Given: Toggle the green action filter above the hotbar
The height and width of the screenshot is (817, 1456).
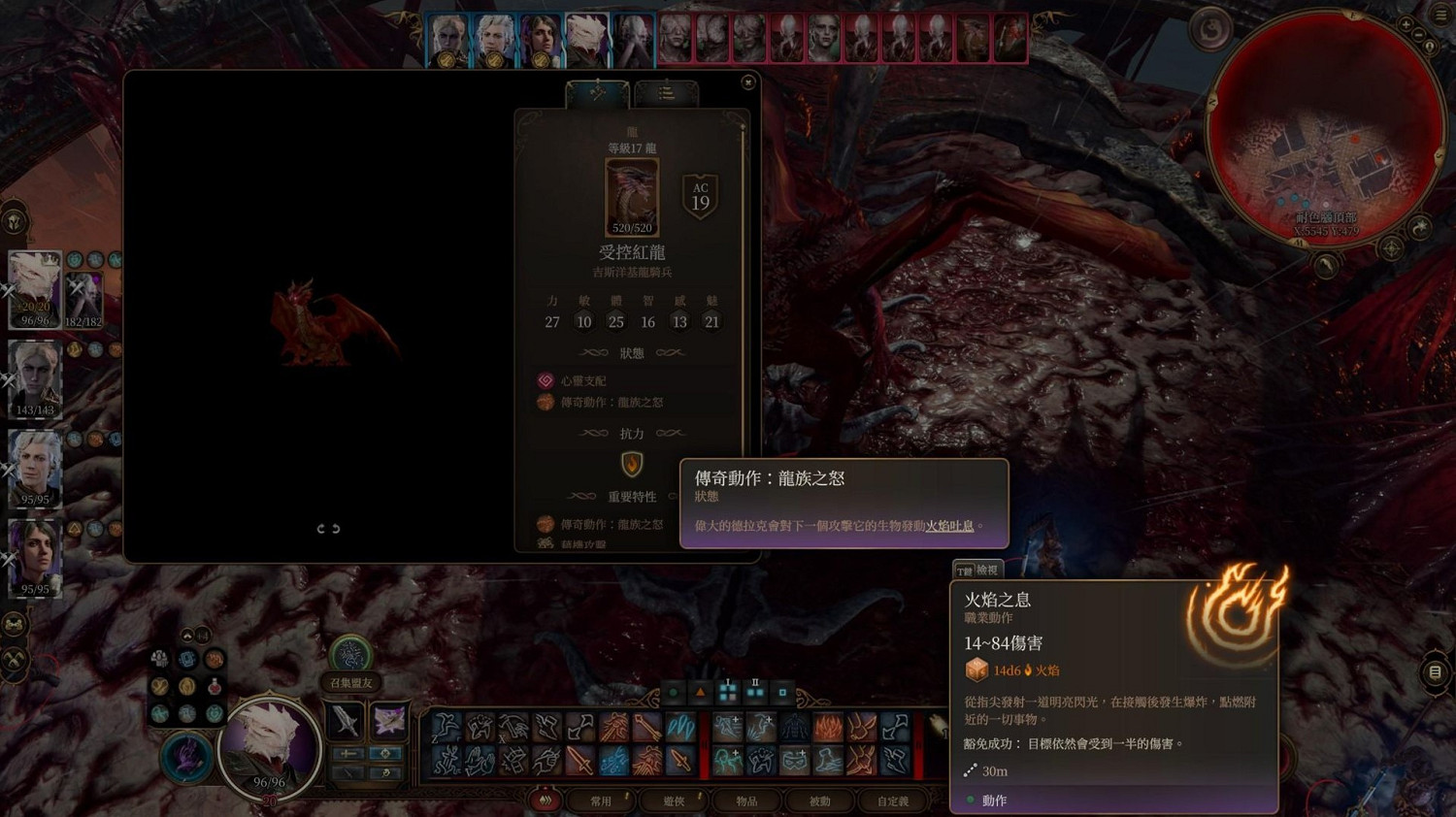Looking at the screenshot, I should 673,692.
